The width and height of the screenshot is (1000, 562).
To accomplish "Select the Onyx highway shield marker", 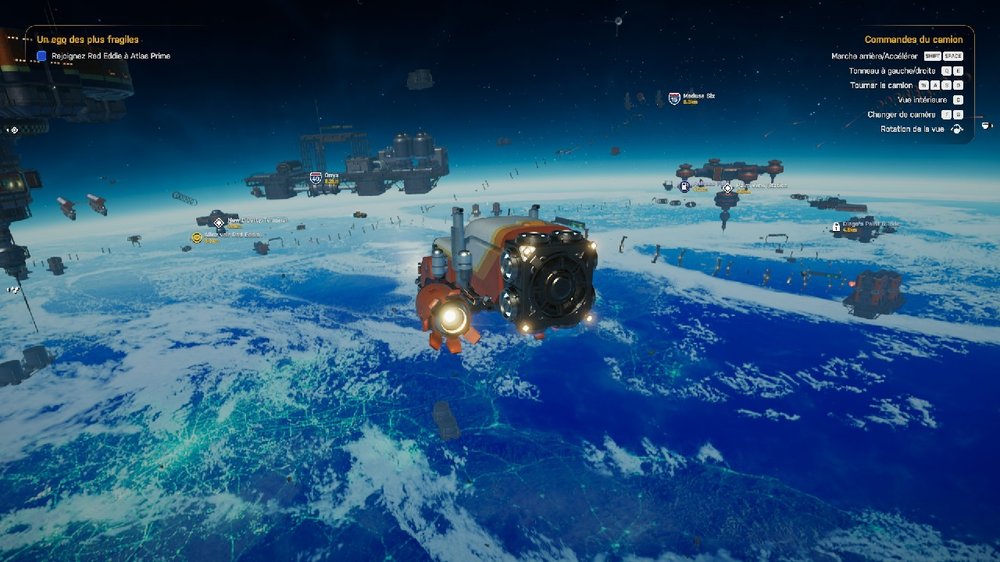I will [316, 177].
